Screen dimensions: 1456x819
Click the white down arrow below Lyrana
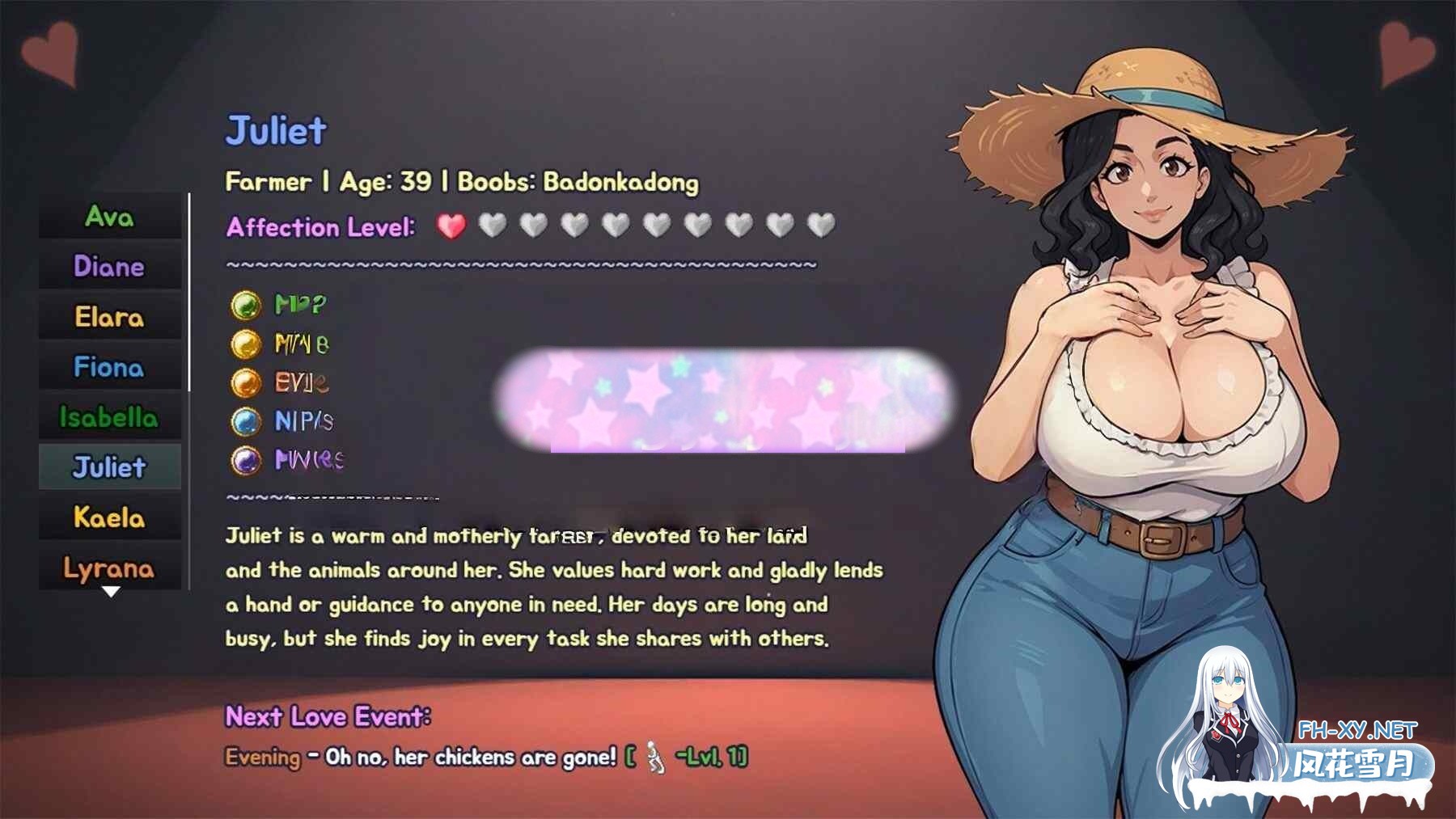[111, 592]
